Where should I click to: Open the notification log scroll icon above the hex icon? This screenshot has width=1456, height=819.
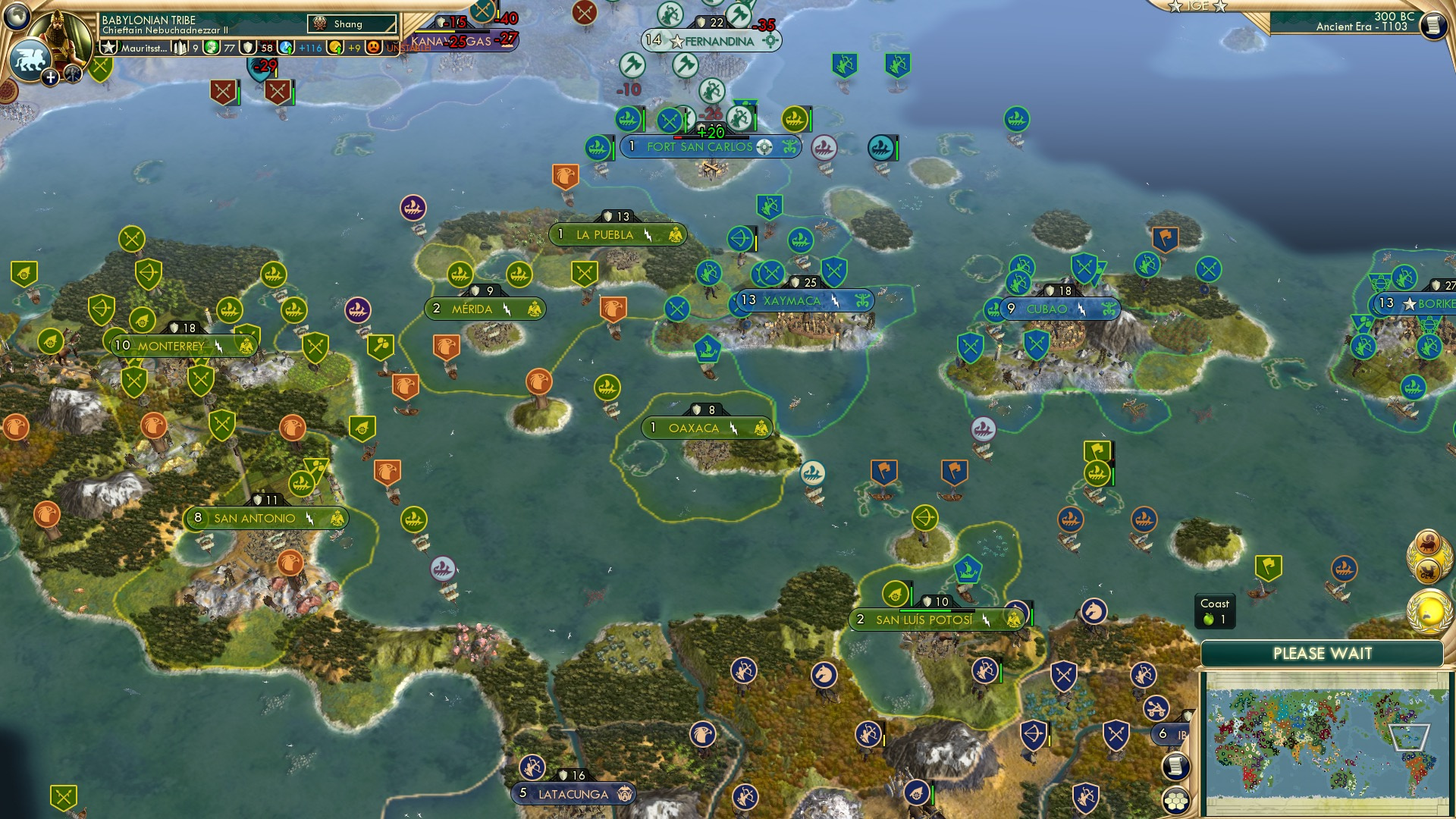point(1176,765)
